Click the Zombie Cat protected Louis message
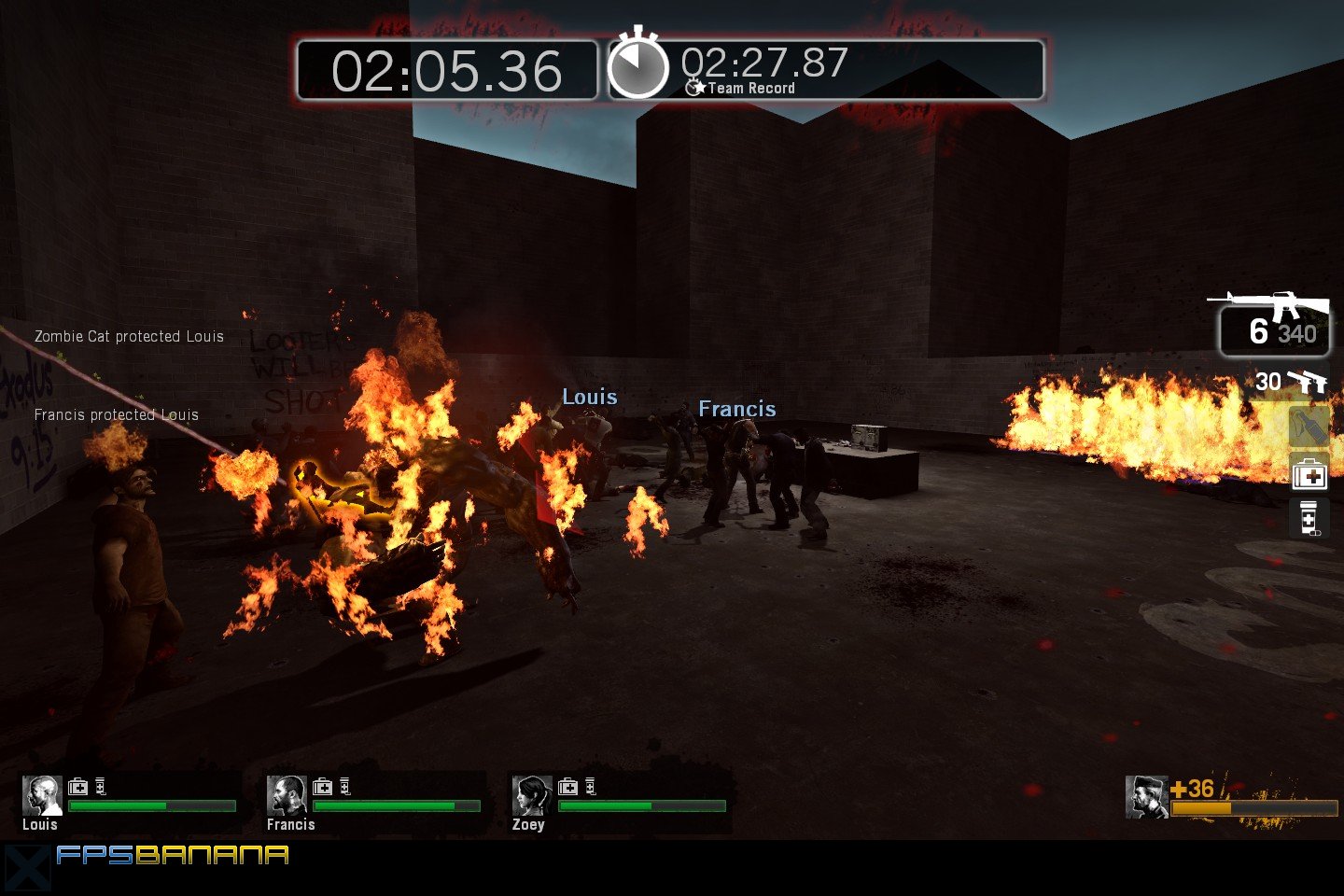 pos(129,336)
